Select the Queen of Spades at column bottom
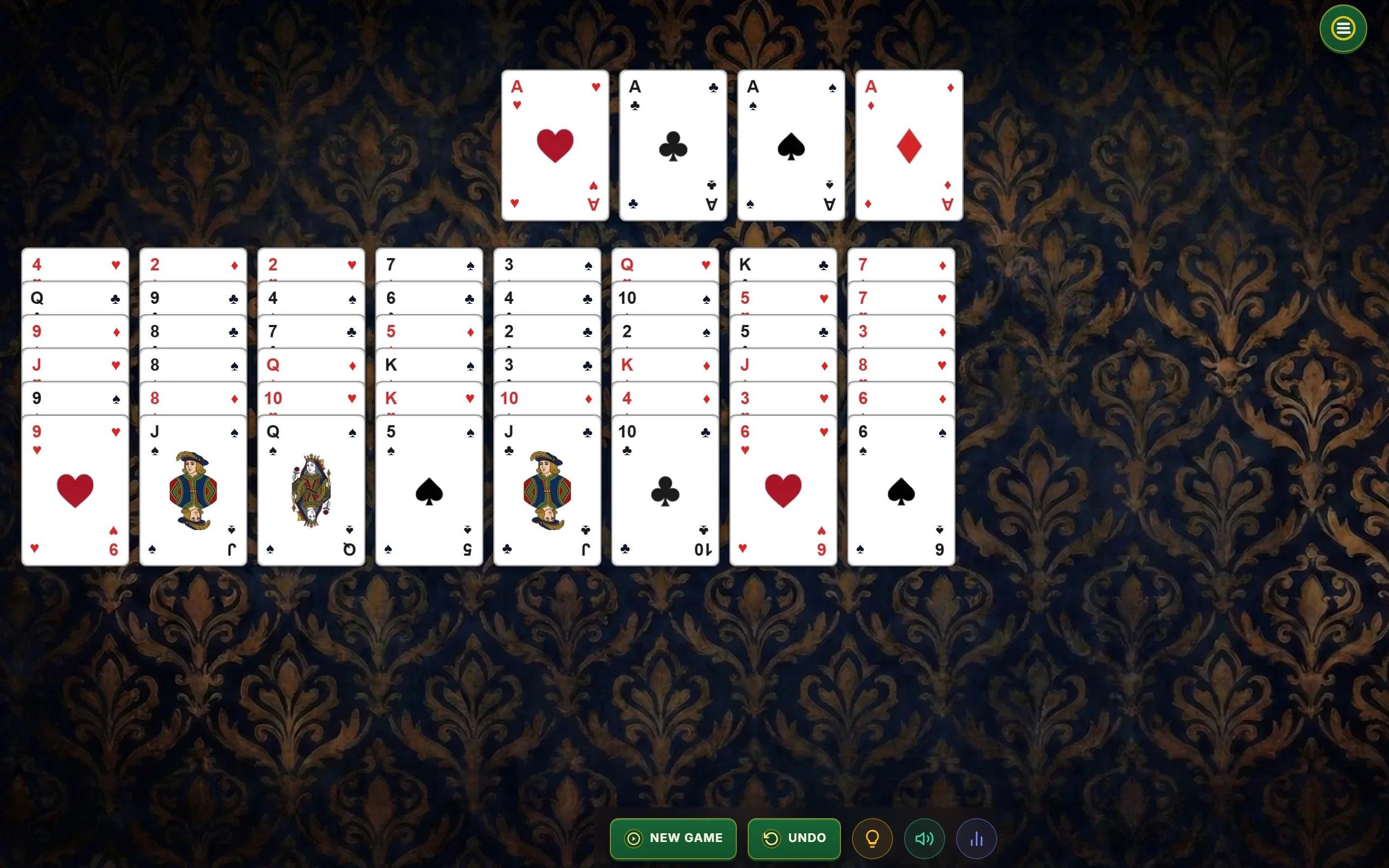This screenshot has height=868, width=1389. 310,491
